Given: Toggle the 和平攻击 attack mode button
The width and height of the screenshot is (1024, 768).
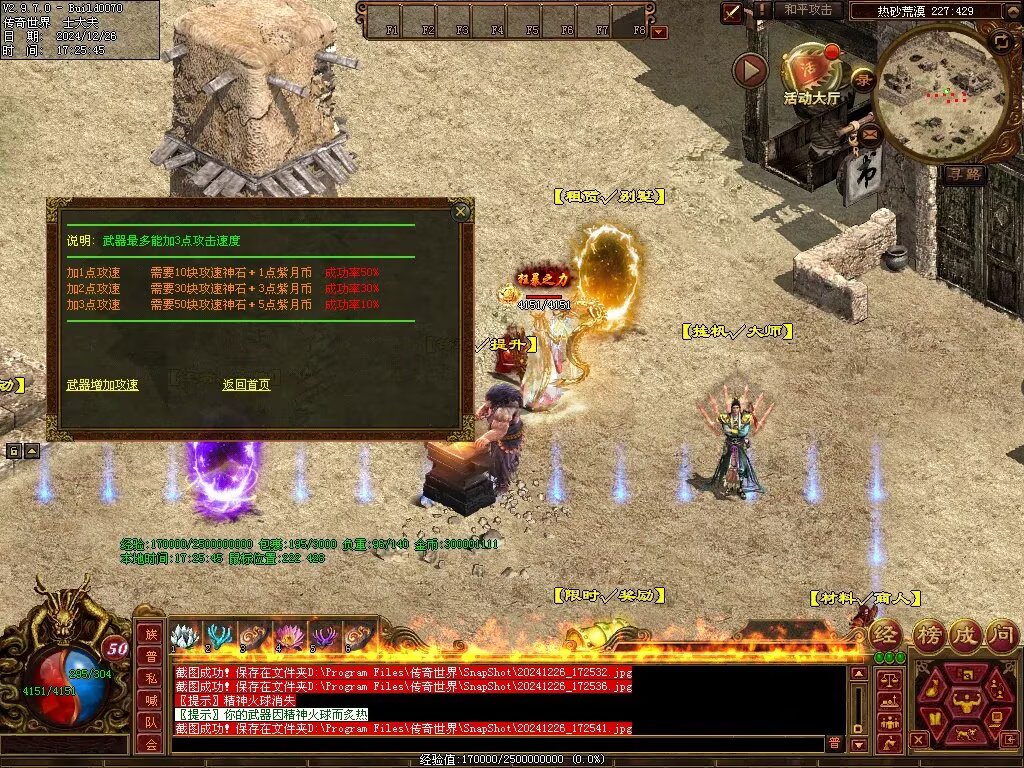Looking at the screenshot, I should (807, 10).
